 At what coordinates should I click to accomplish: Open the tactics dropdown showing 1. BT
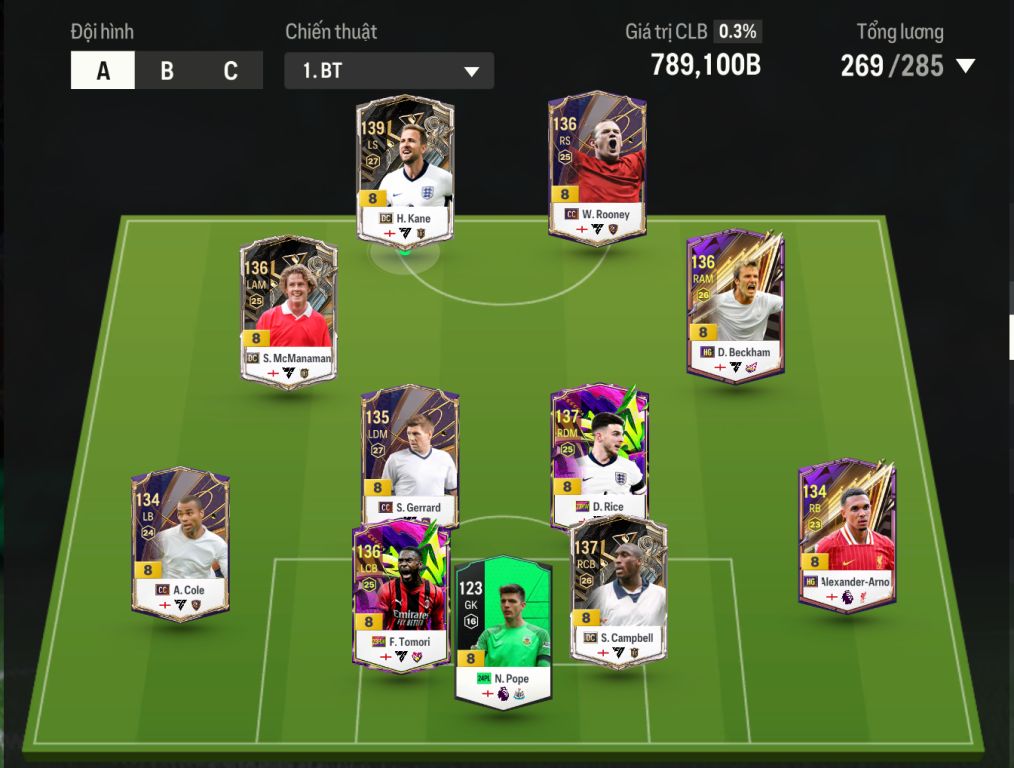pyautogui.click(x=389, y=71)
